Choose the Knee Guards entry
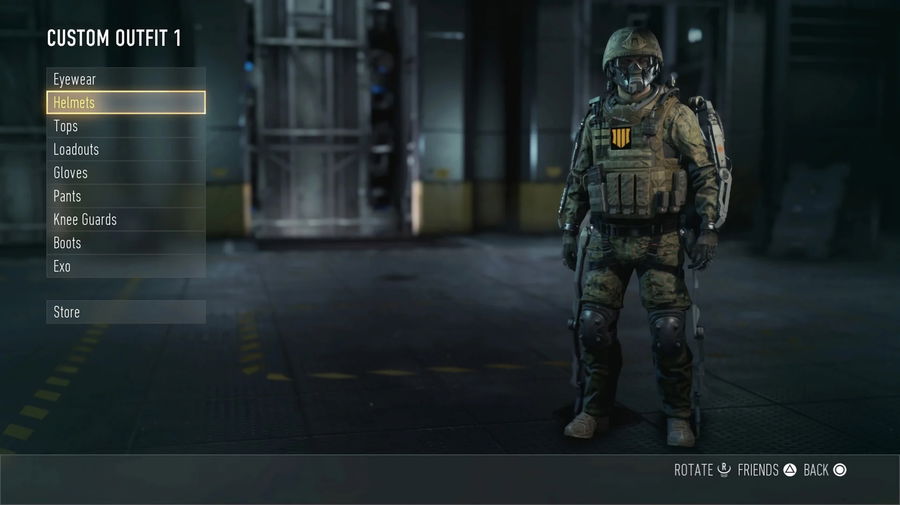900x505 pixels. (125, 220)
